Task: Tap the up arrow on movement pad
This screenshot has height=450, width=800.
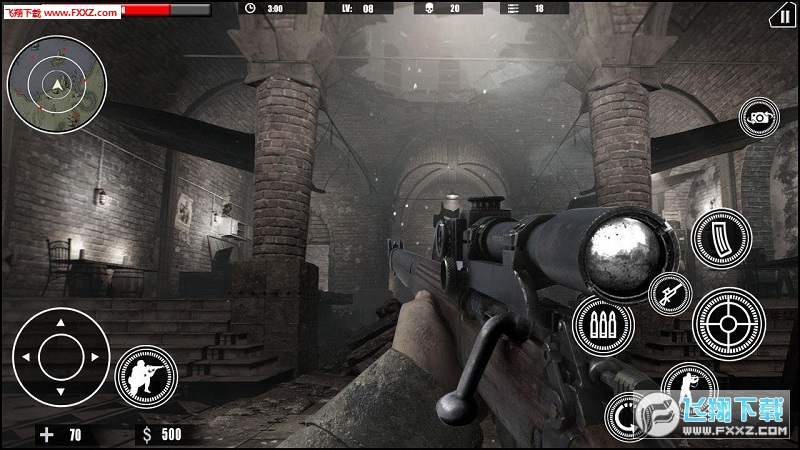Action: [x=60, y=324]
